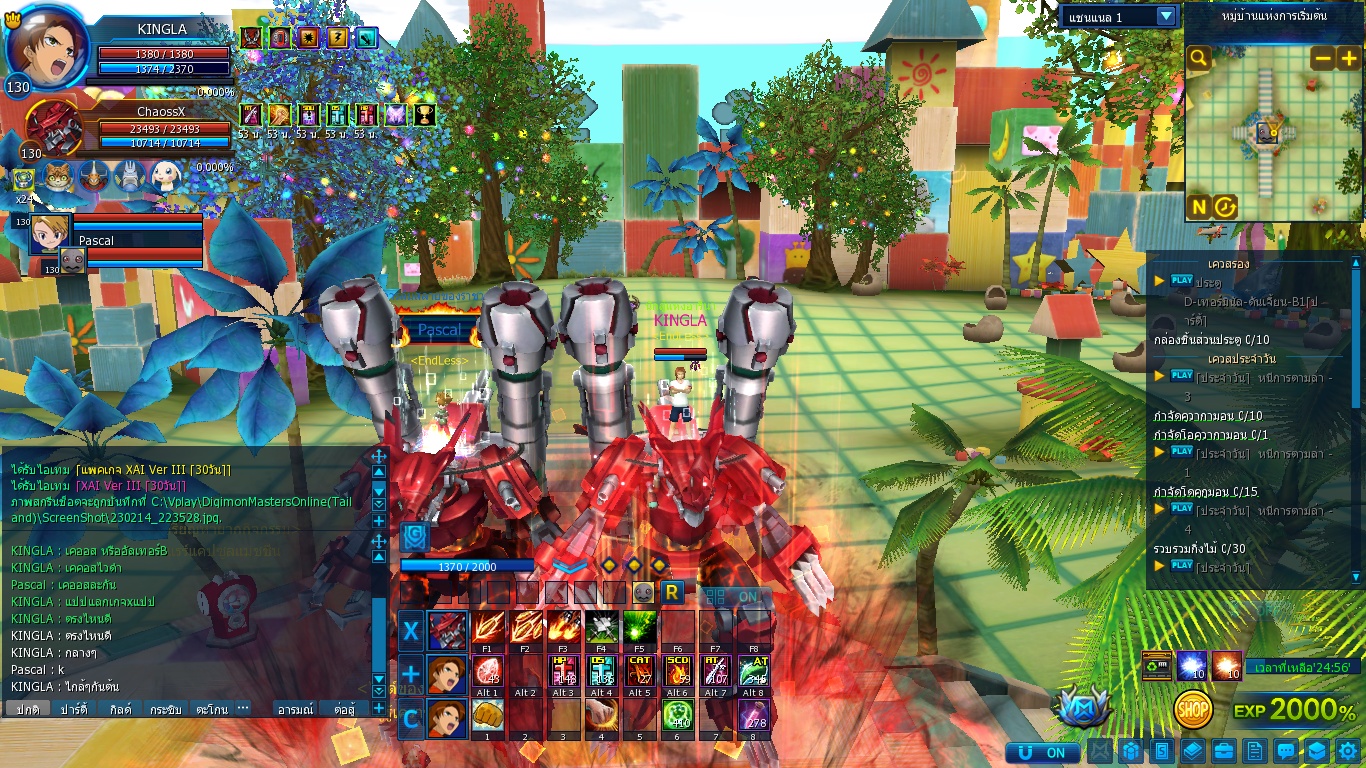Zoom out the minimap with the minus button
Image resolution: width=1366 pixels, height=768 pixels.
click(x=1322, y=59)
